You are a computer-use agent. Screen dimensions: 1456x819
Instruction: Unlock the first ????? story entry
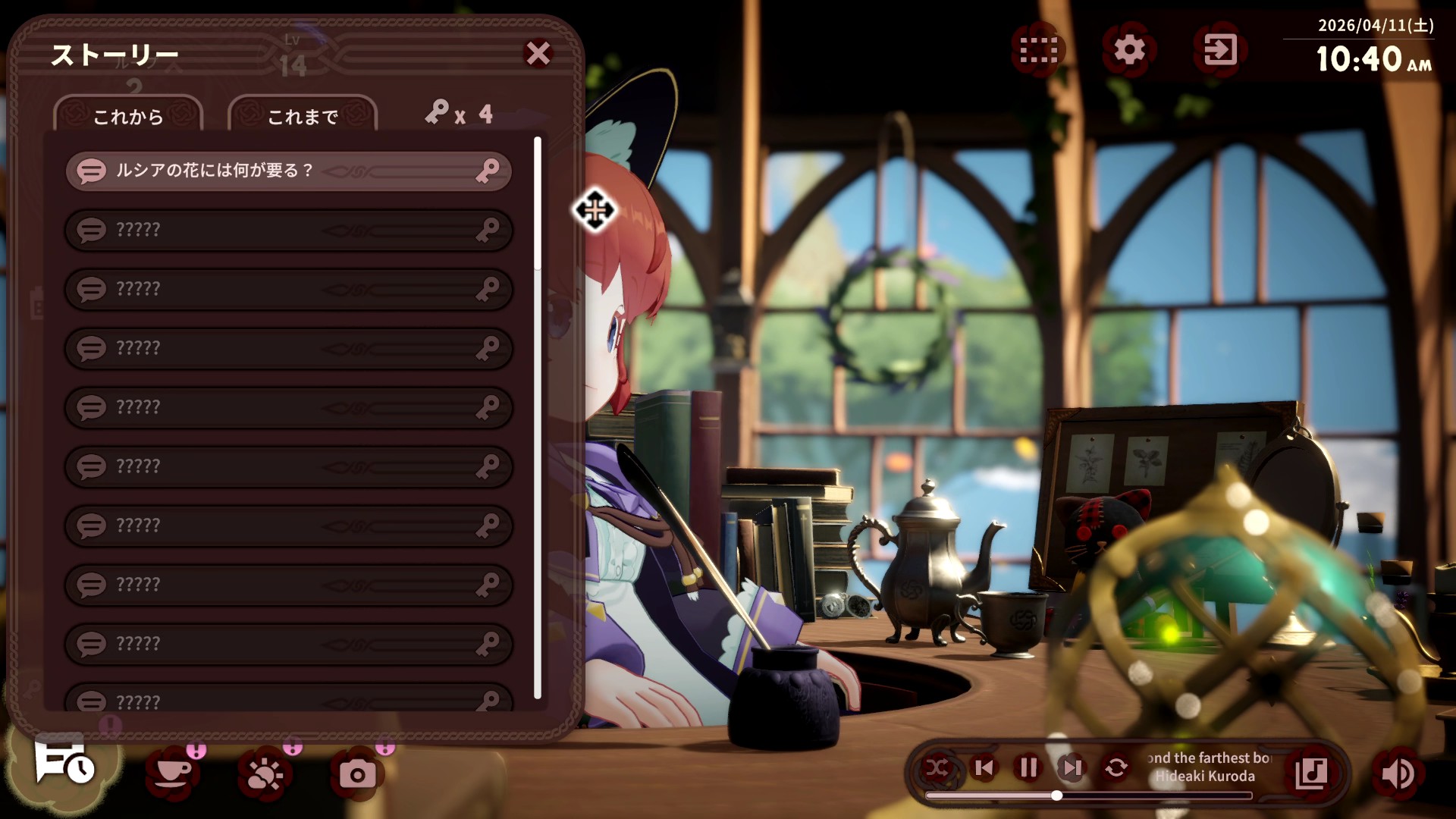(288, 231)
